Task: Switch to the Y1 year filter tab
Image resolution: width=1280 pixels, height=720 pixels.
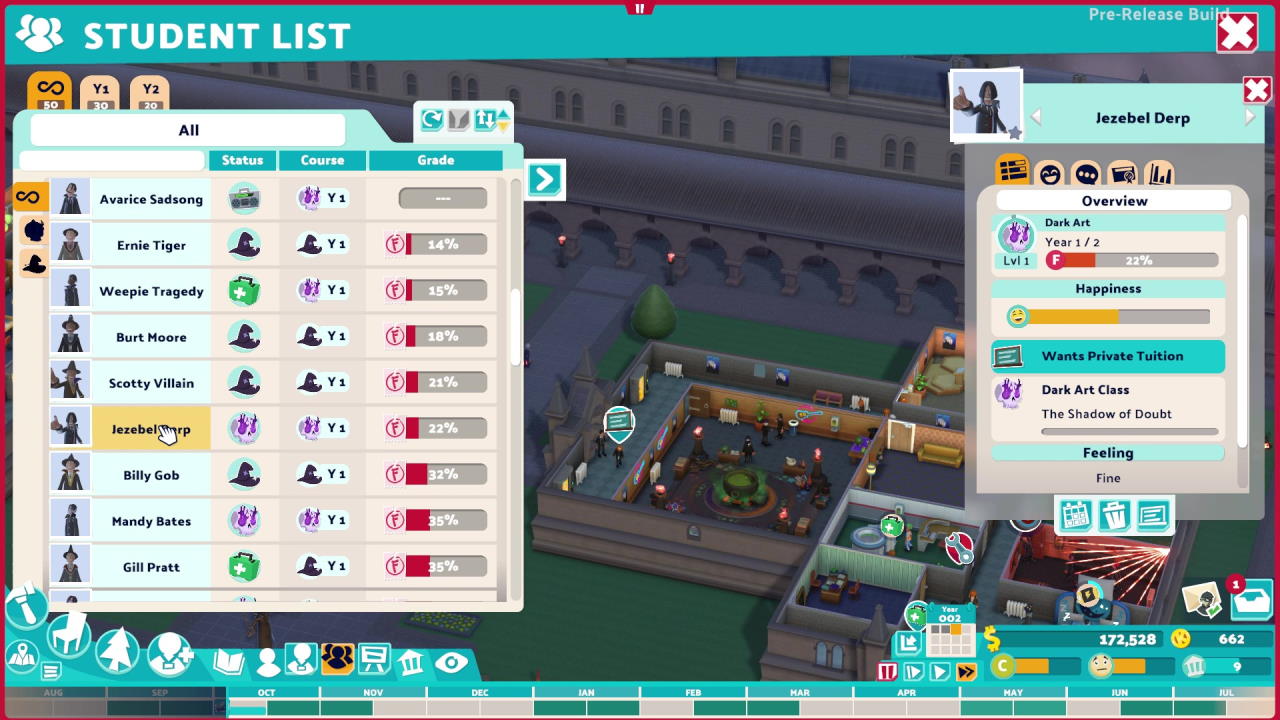Action: [x=100, y=94]
